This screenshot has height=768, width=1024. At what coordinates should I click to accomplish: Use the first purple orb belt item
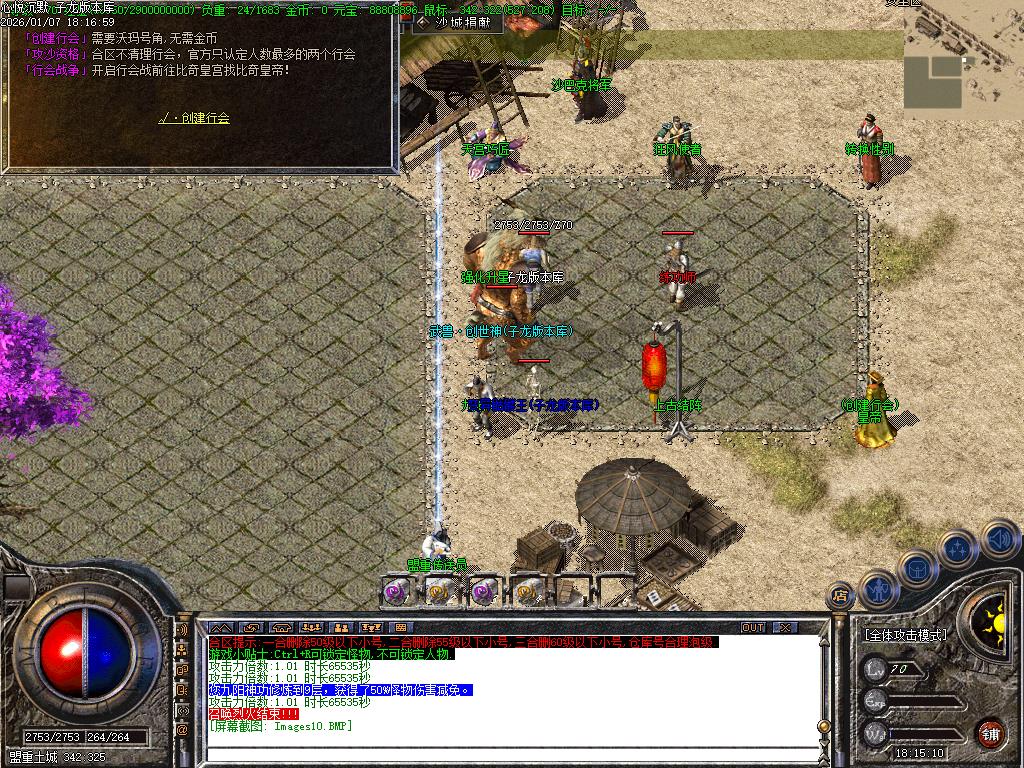coord(394,591)
